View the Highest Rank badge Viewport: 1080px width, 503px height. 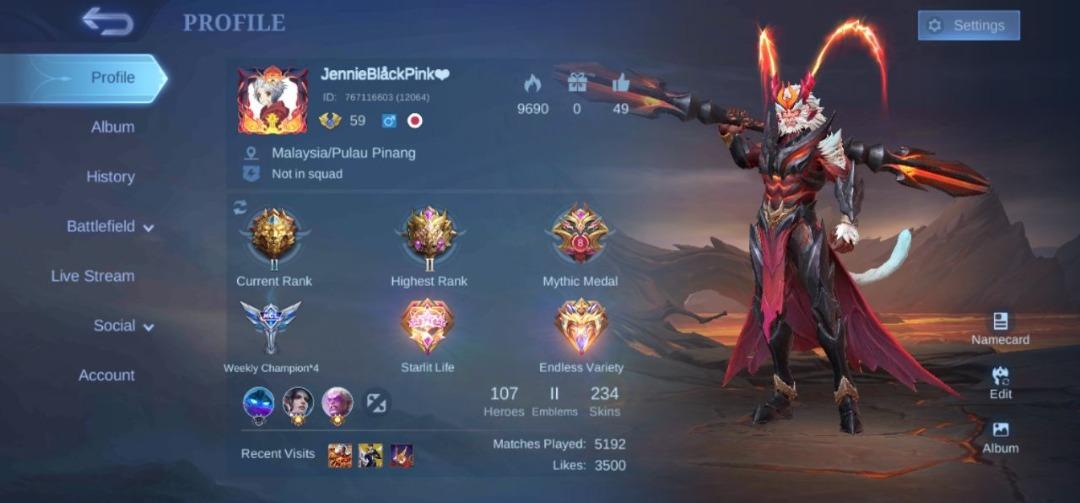coord(429,237)
